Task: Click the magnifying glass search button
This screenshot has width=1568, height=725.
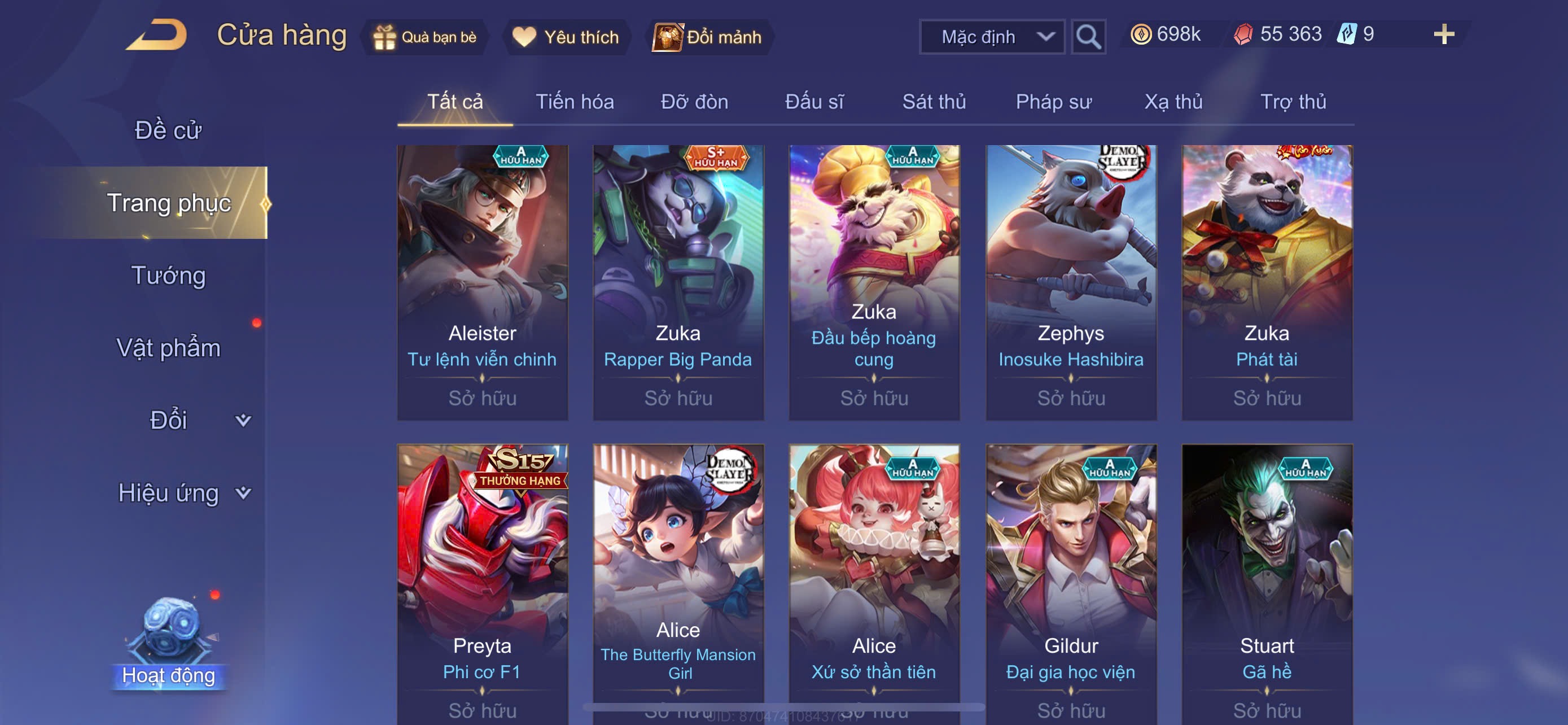Action: (x=1088, y=37)
